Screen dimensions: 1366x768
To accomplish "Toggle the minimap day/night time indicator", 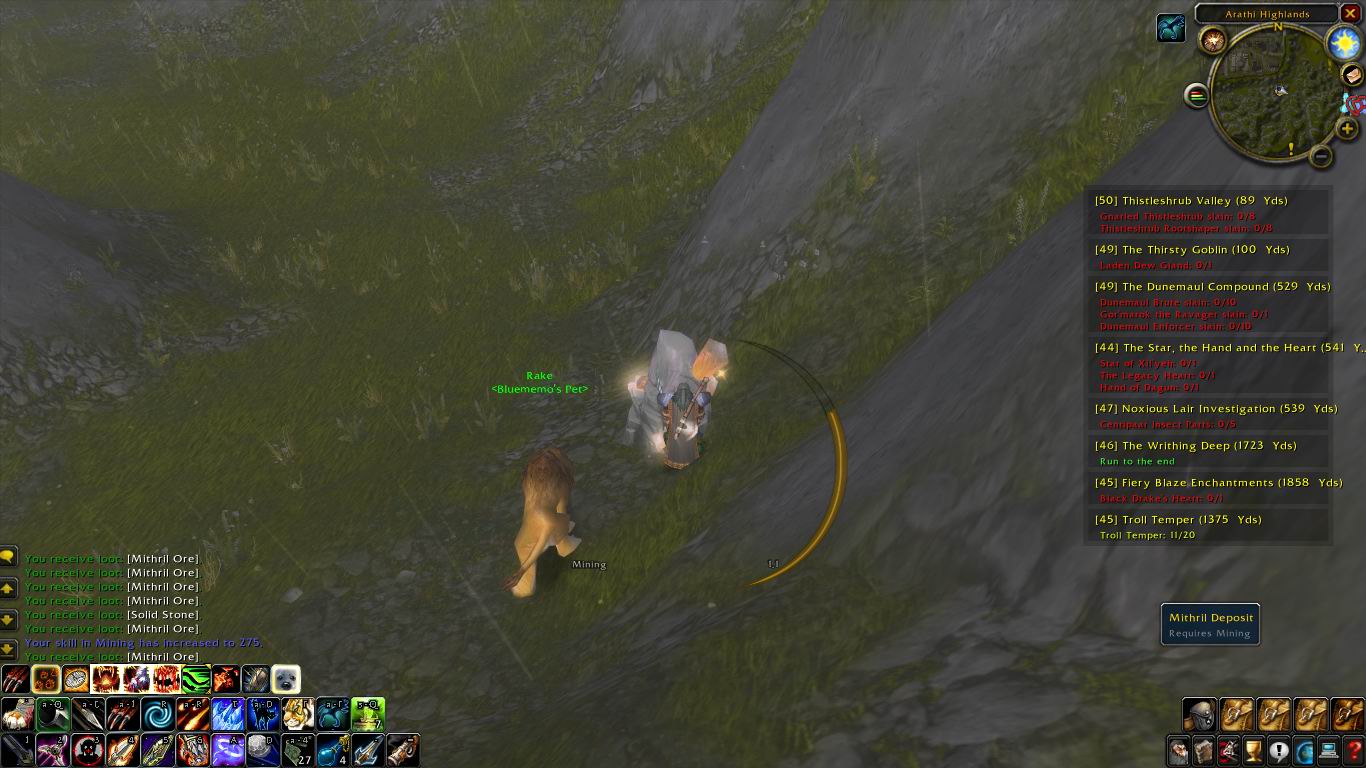I will click(x=1344, y=44).
